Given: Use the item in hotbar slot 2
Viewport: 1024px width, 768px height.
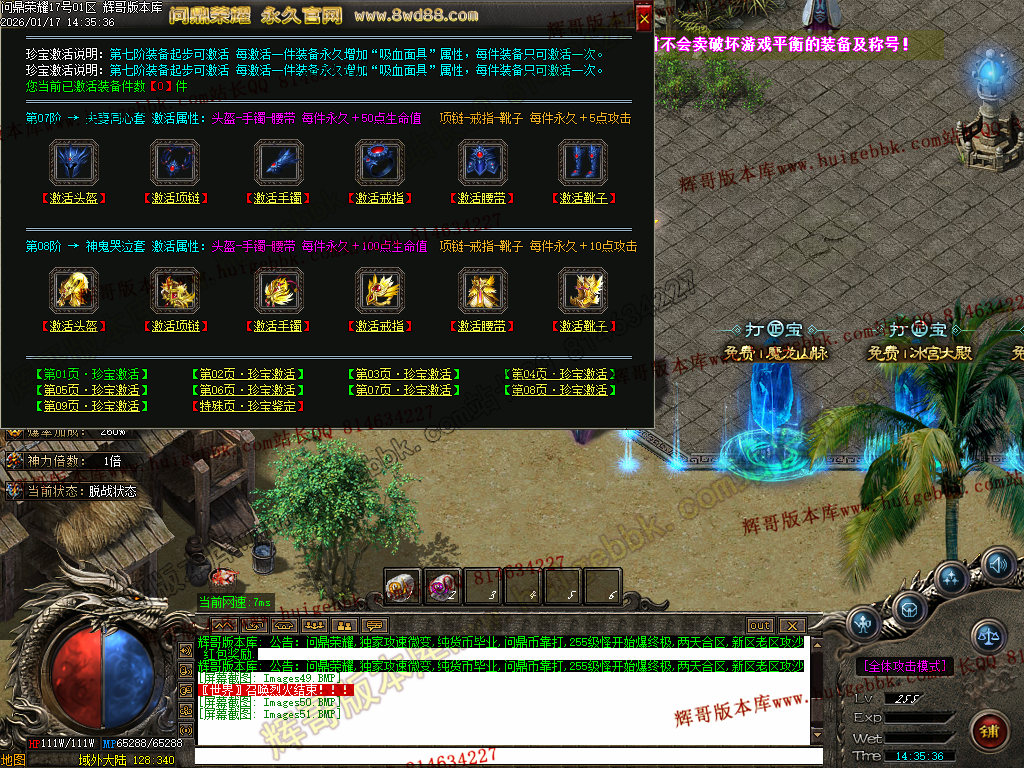Looking at the screenshot, I should pos(443,587).
